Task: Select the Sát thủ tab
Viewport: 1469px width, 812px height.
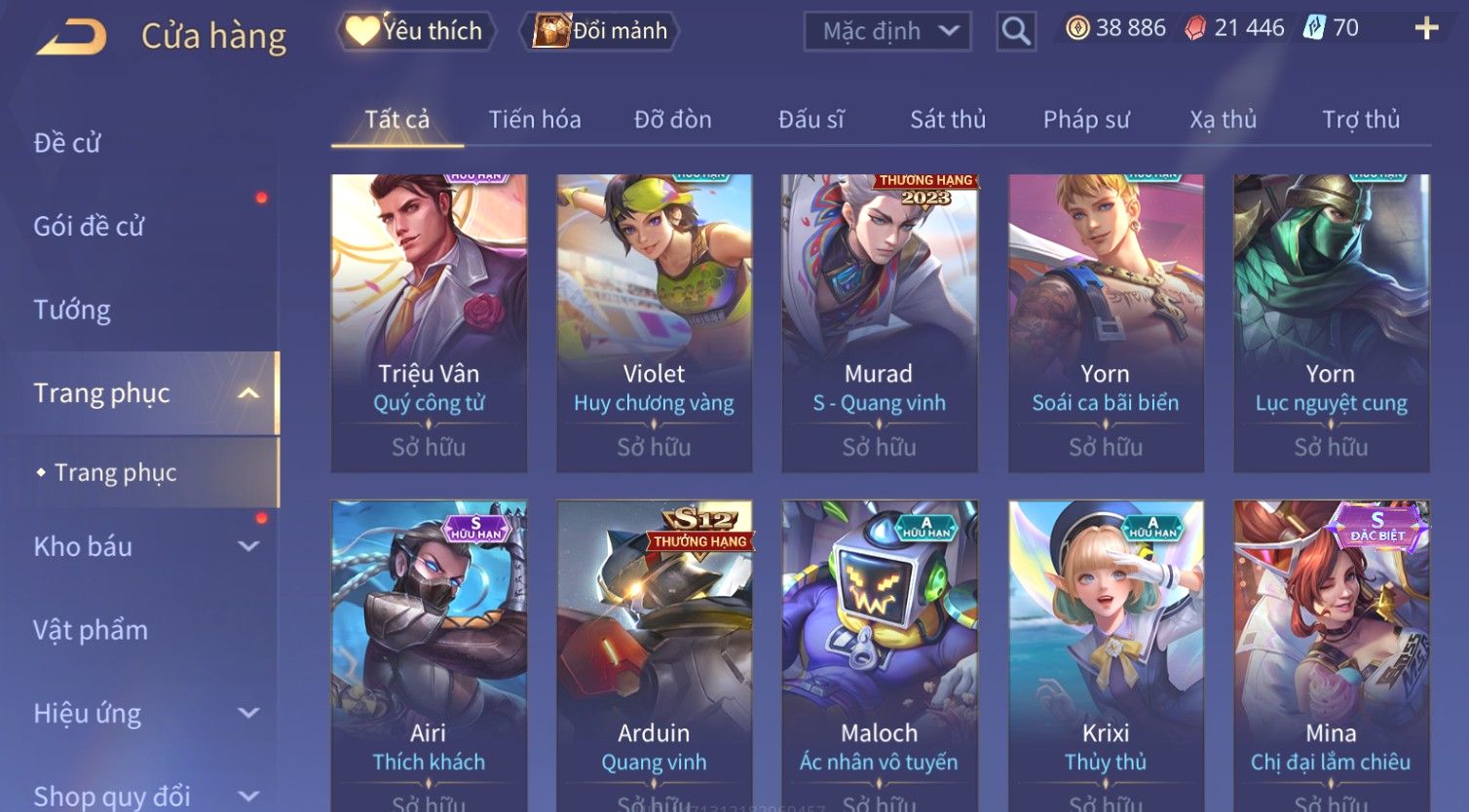Action: (x=948, y=120)
